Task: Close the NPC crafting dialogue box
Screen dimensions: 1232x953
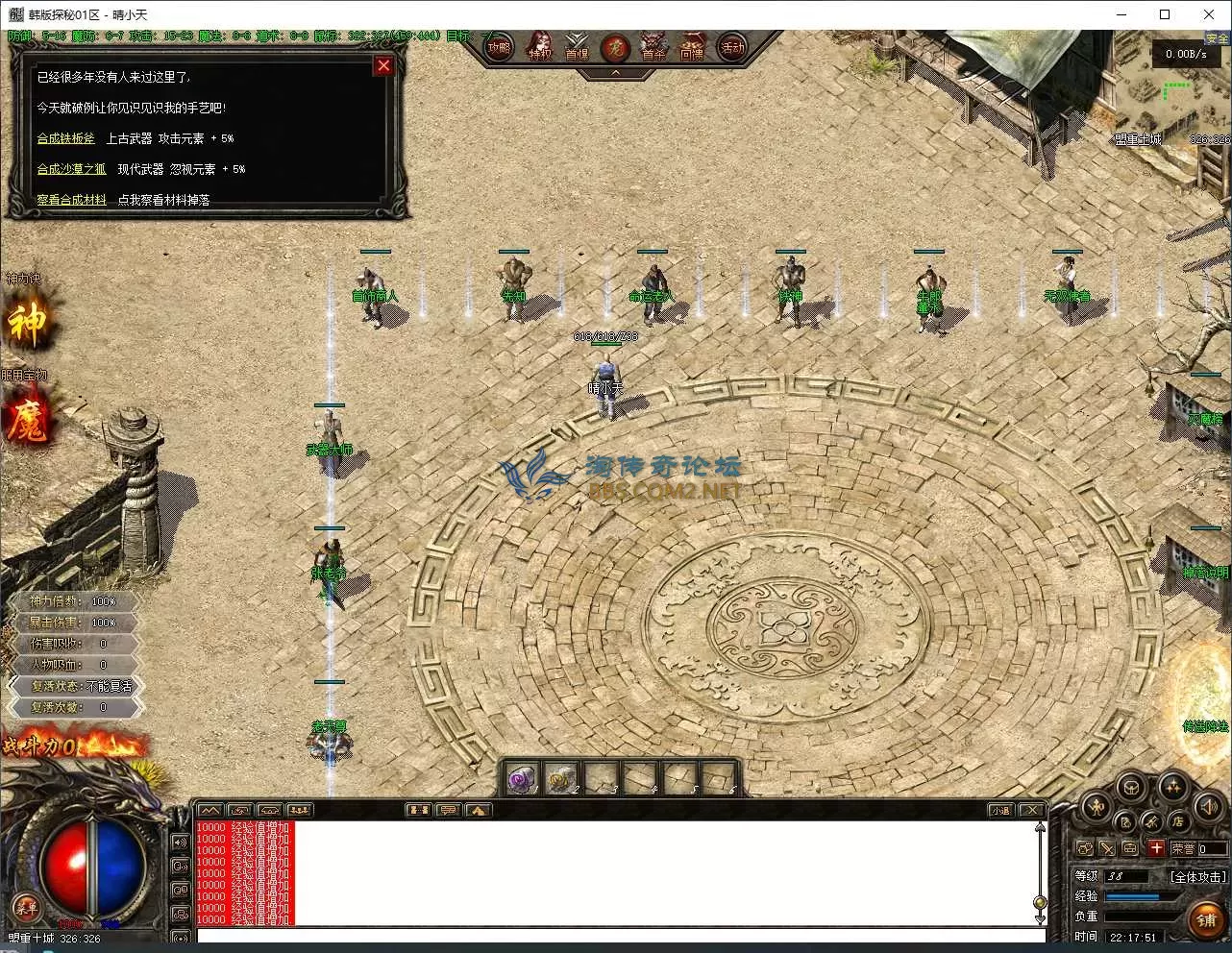Action: pyautogui.click(x=383, y=65)
